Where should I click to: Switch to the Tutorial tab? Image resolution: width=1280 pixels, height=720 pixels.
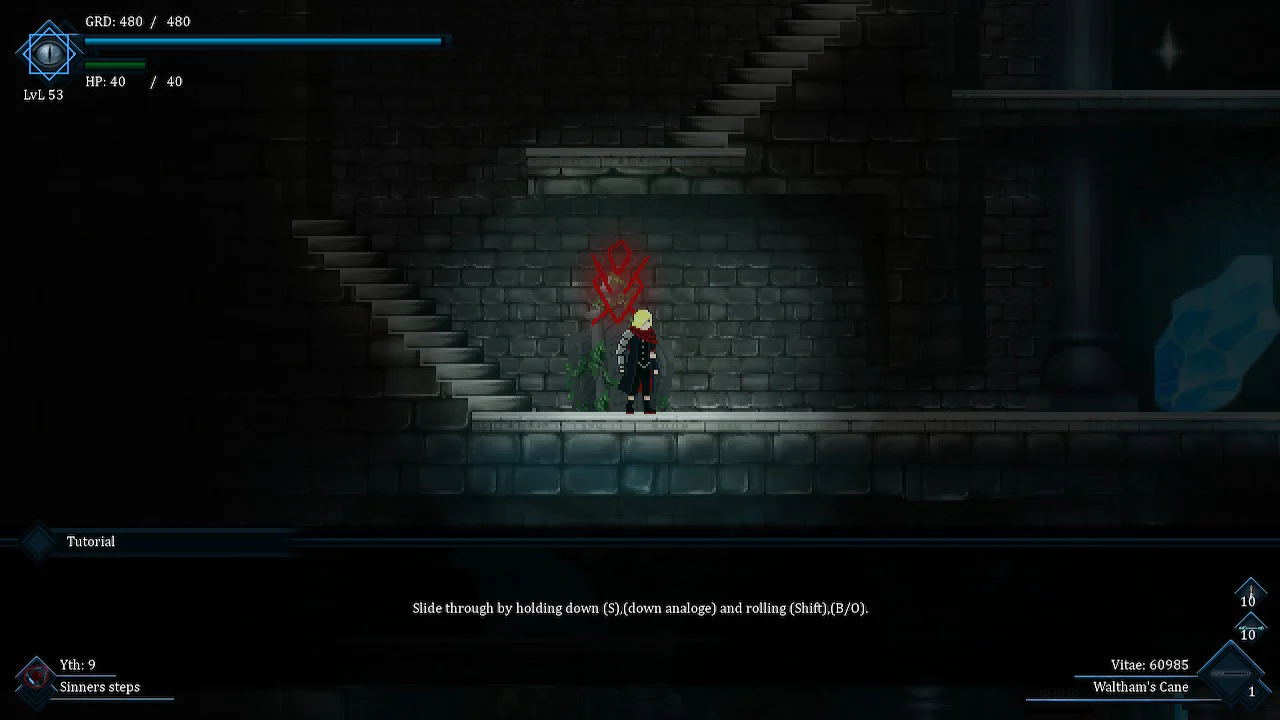pos(90,541)
